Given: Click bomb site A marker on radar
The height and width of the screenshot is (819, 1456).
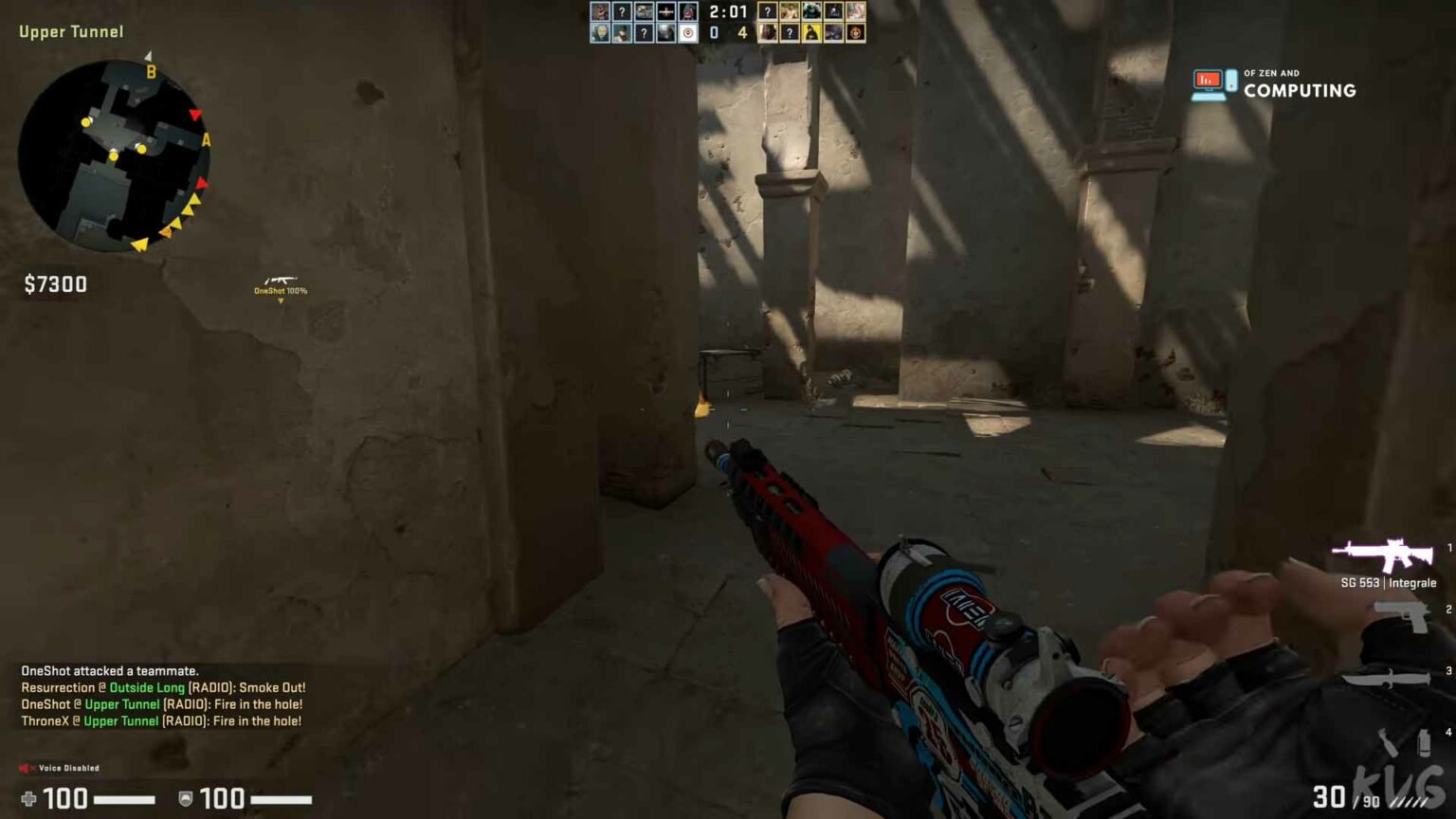Looking at the screenshot, I should [206, 140].
